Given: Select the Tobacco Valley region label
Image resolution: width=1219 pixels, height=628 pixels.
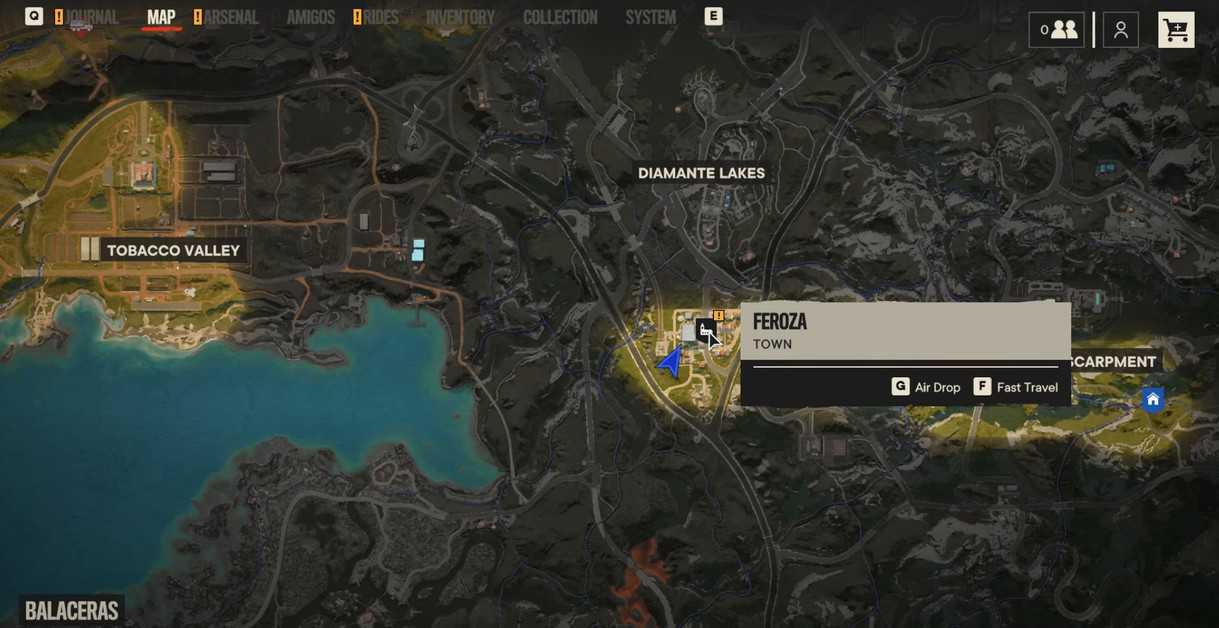Looking at the screenshot, I should pos(173,250).
